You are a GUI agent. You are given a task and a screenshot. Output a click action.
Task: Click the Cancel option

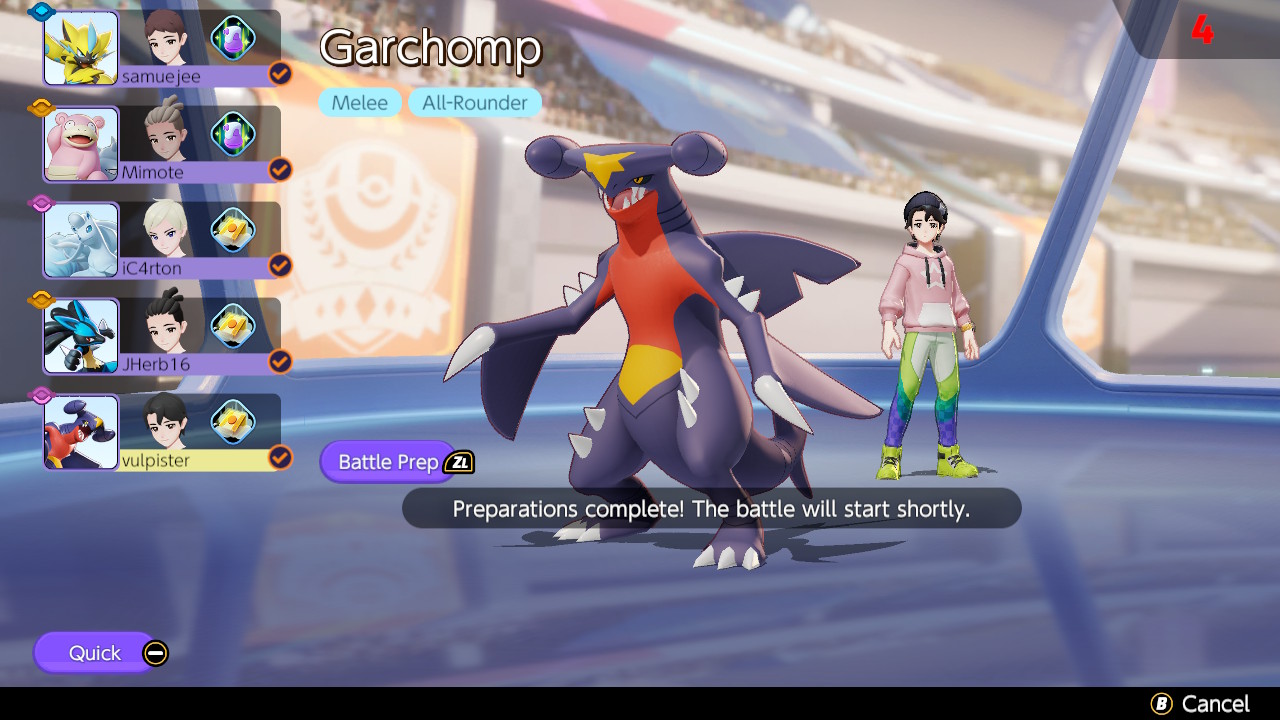[x=1200, y=704]
